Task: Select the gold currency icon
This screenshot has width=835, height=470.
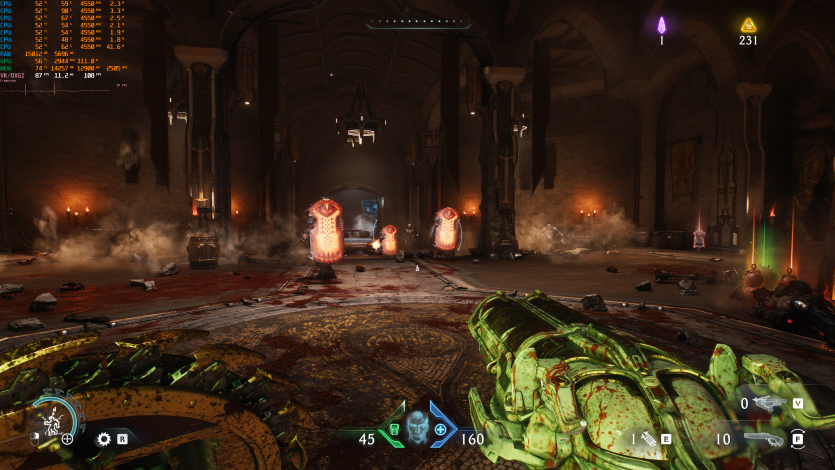Action: (x=748, y=25)
